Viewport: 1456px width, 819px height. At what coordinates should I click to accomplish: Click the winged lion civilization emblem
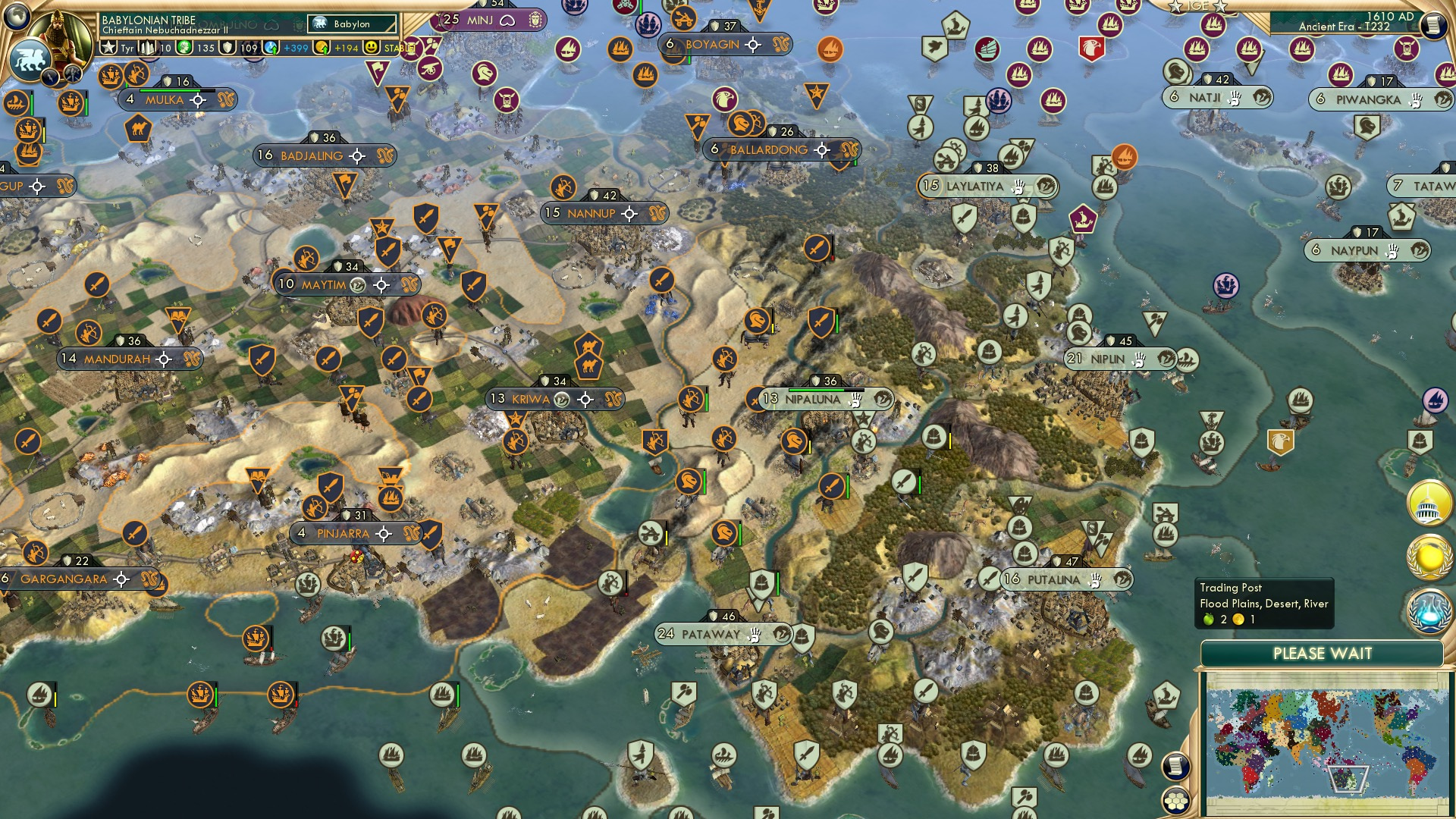coord(30,59)
